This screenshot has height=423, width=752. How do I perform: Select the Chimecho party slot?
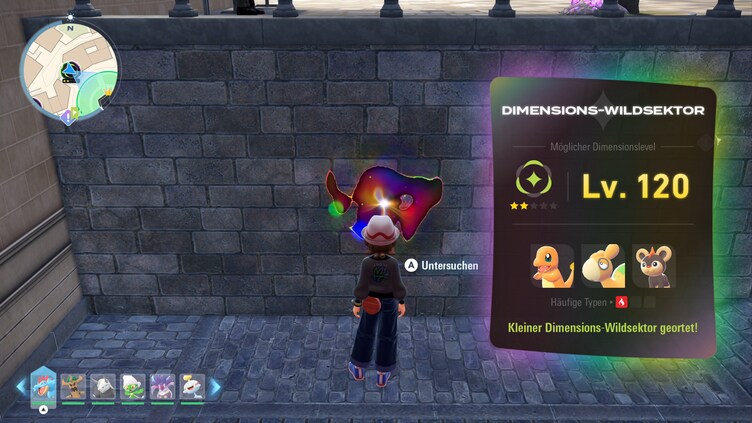190,387
